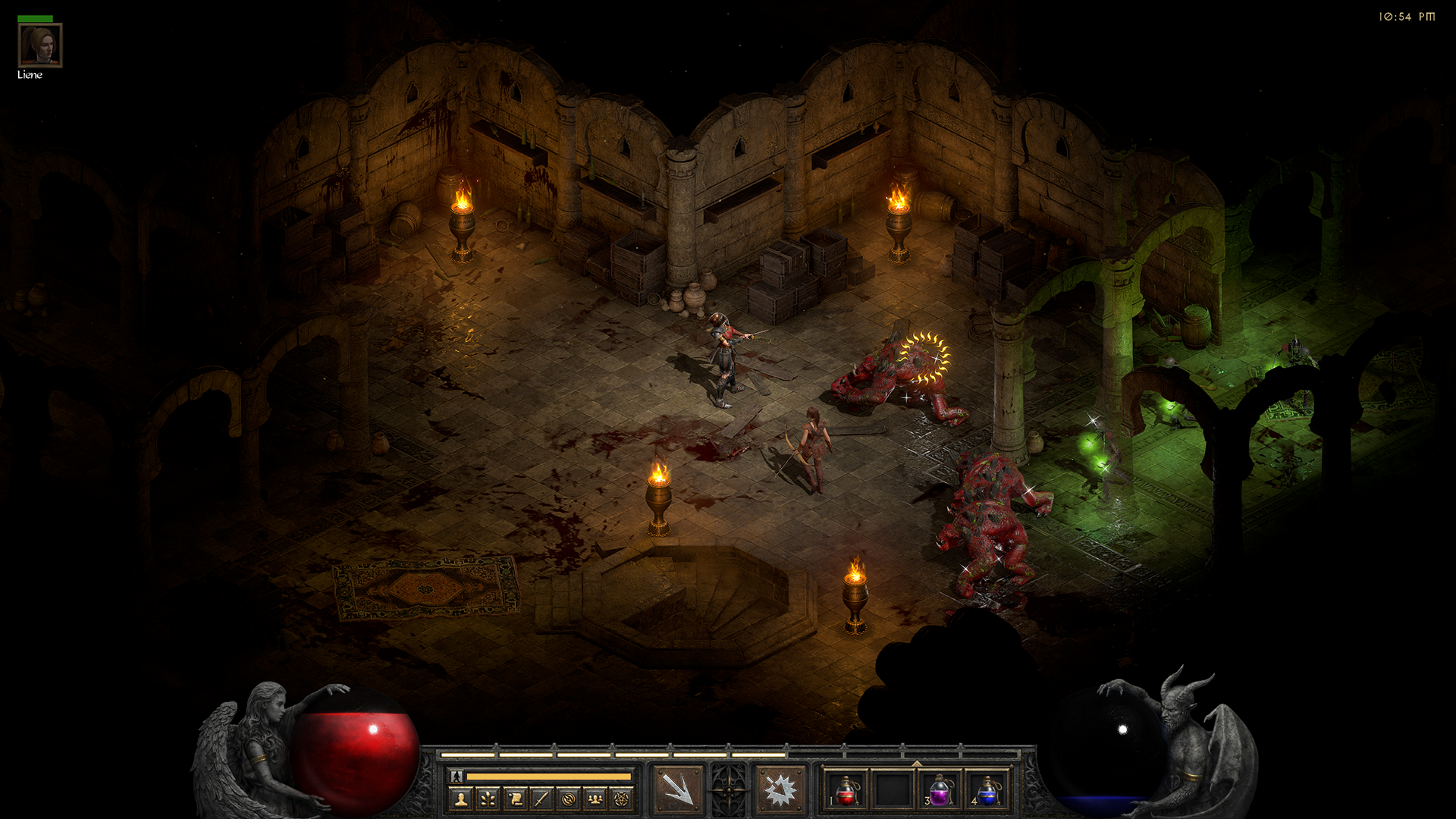Open the party screen people icon

point(595,799)
